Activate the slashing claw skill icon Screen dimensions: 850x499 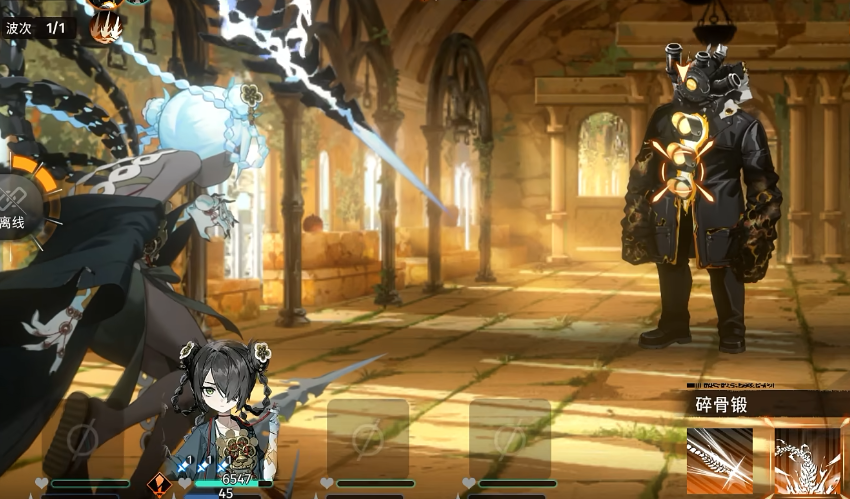tap(719, 461)
